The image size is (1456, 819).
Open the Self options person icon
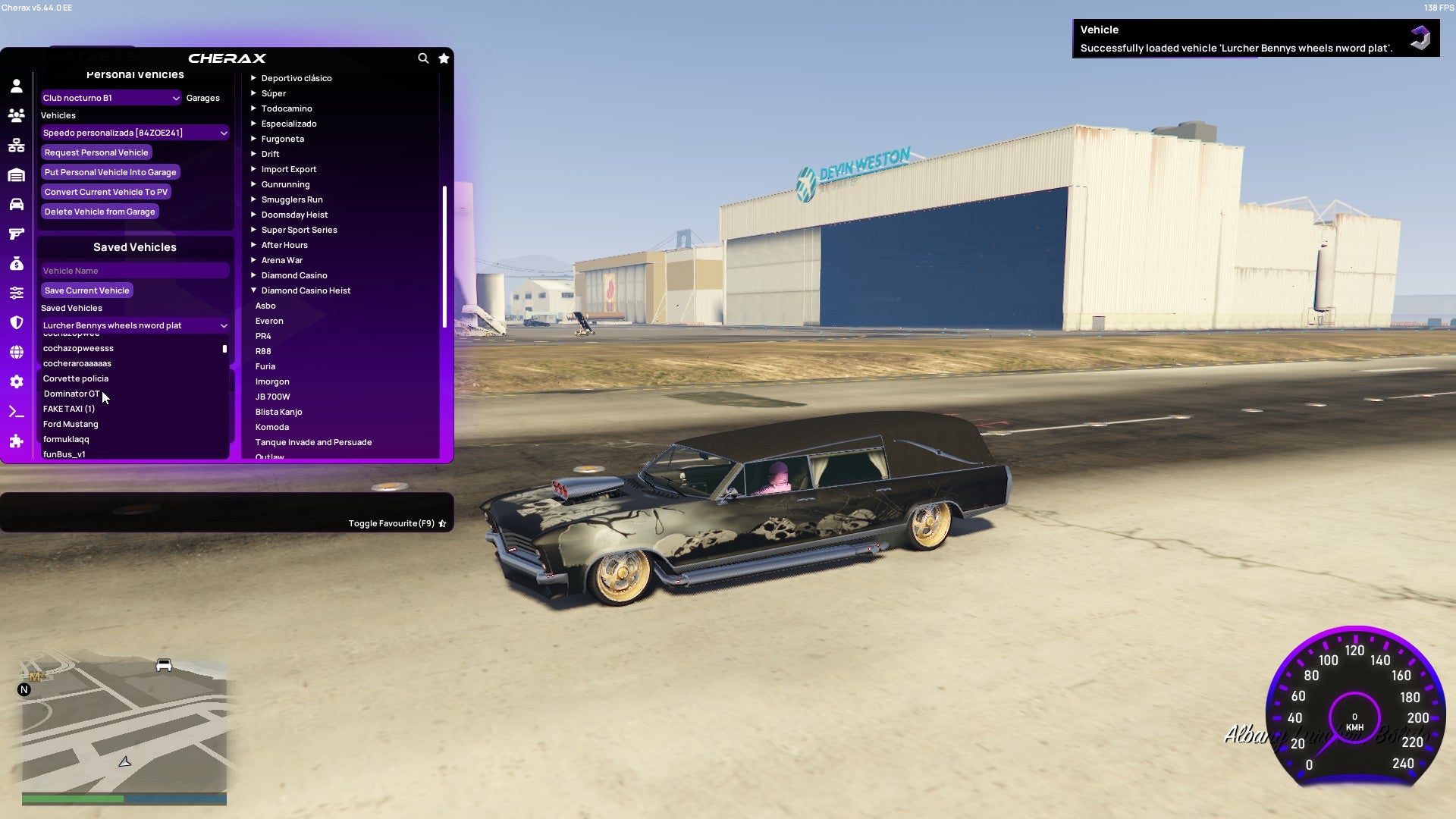pos(16,86)
